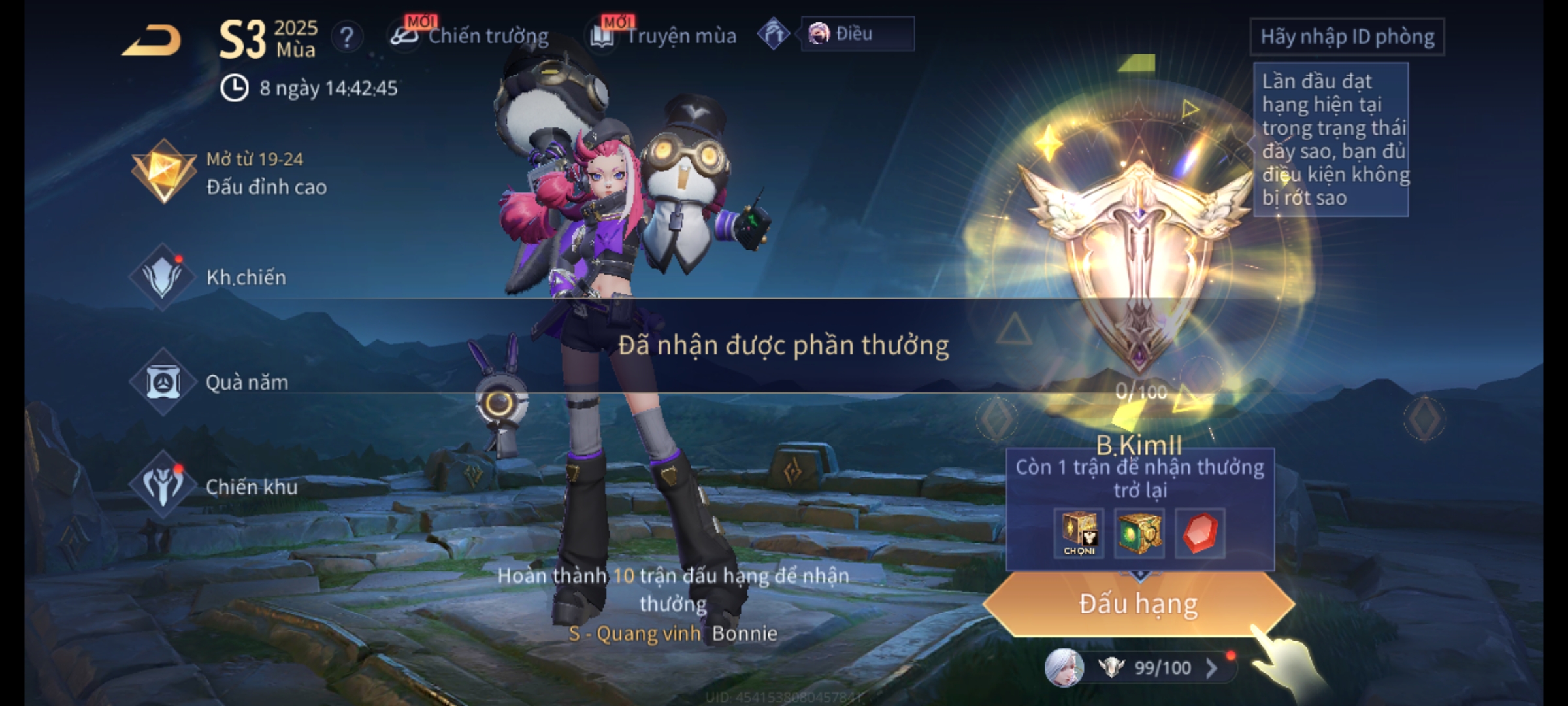Open Truyện mùa season story
Image resolution: width=1568 pixels, height=706 pixels.
pyautogui.click(x=664, y=37)
